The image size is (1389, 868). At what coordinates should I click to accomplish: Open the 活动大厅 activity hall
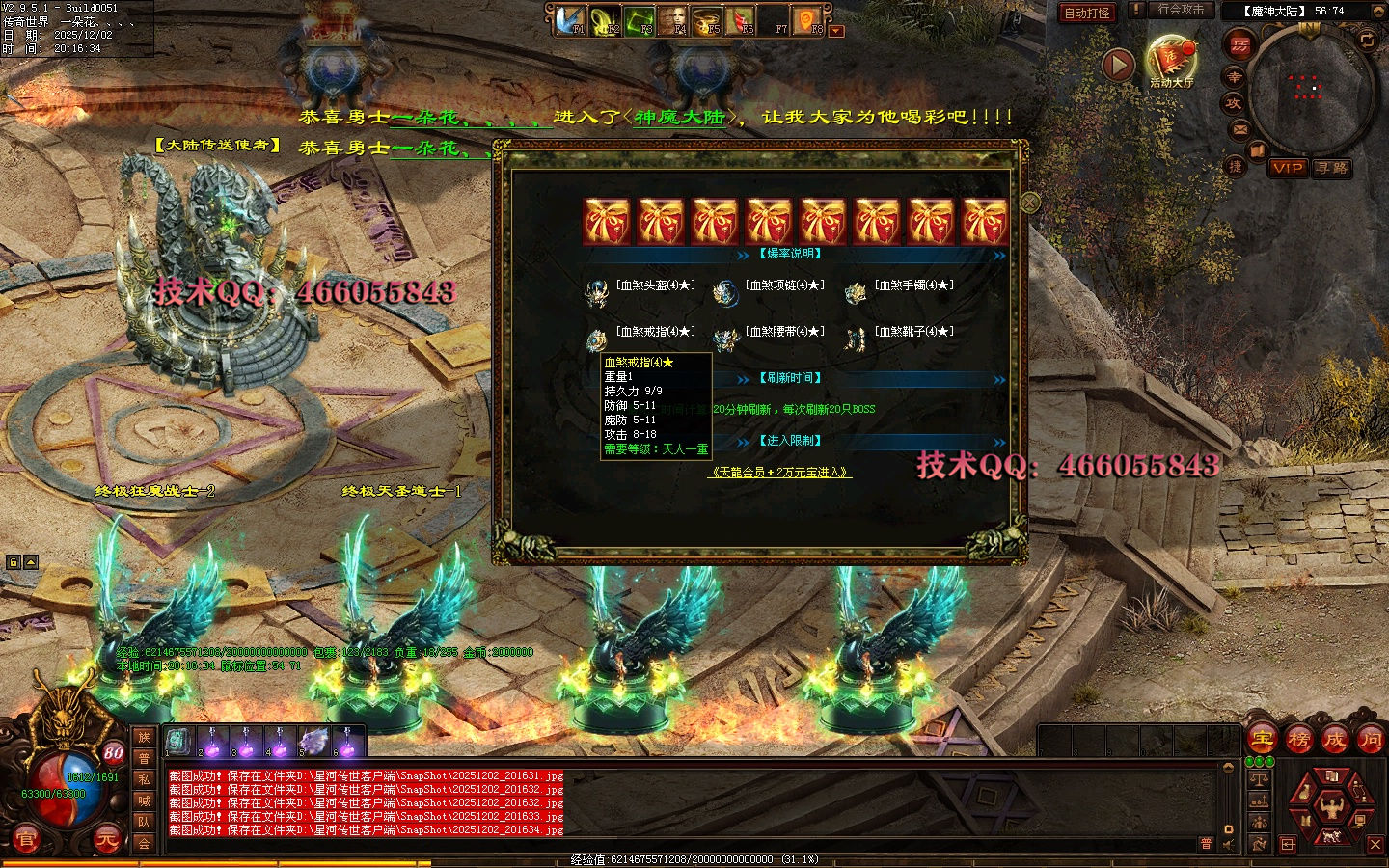point(1171,62)
